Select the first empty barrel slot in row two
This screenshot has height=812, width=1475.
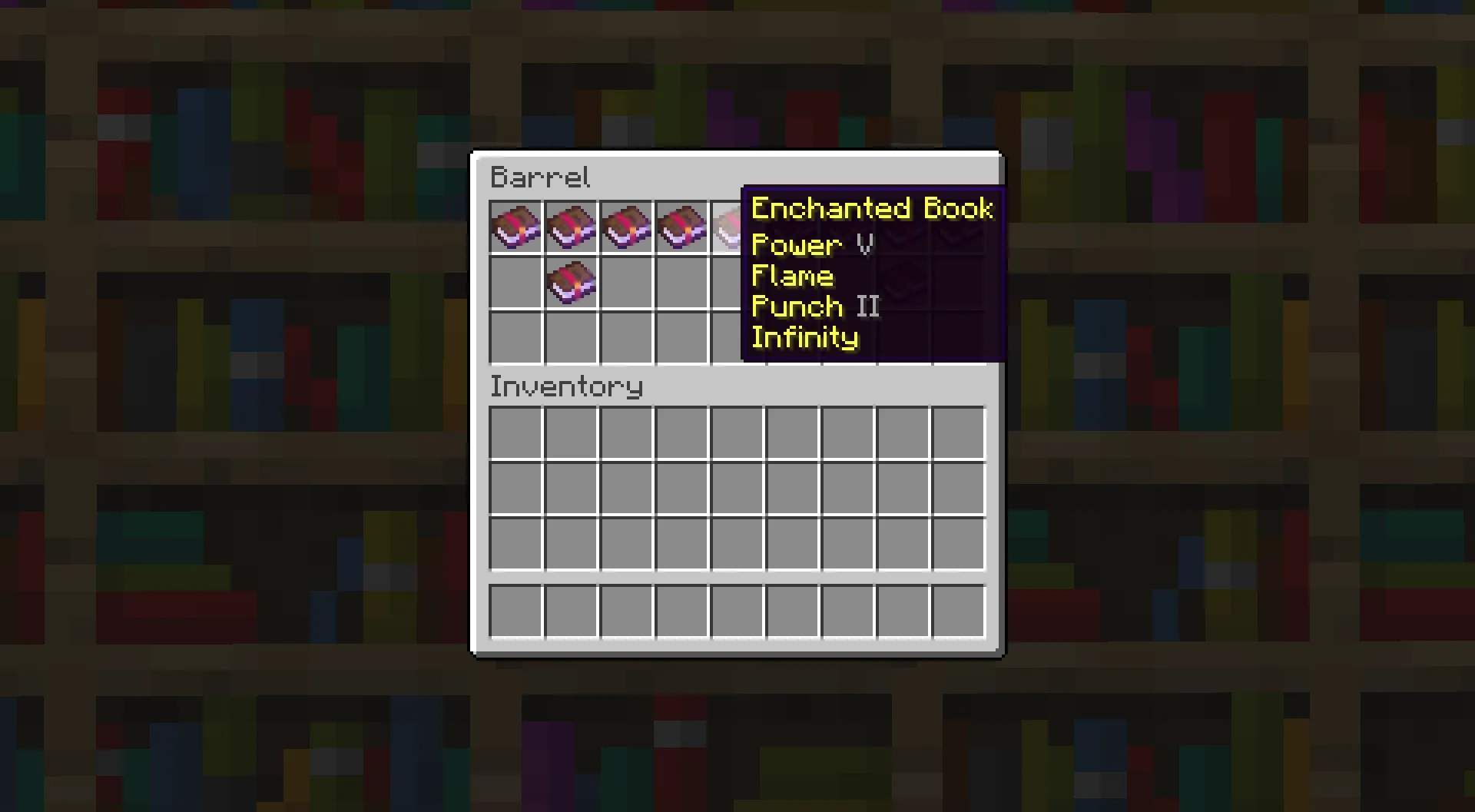pyautogui.click(x=515, y=283)
